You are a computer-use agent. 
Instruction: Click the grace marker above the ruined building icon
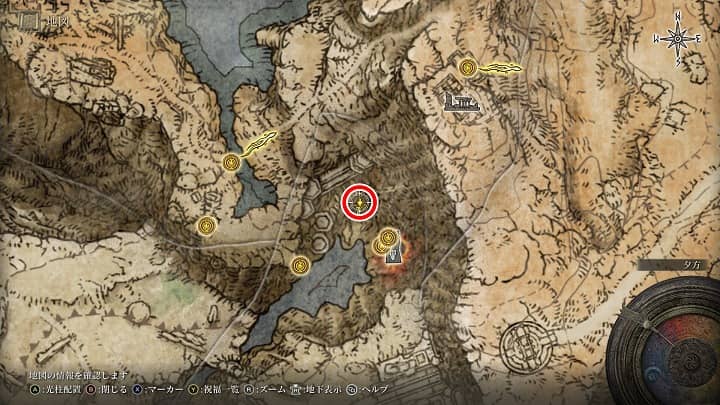pyautogui.click(x=467, y=67)
